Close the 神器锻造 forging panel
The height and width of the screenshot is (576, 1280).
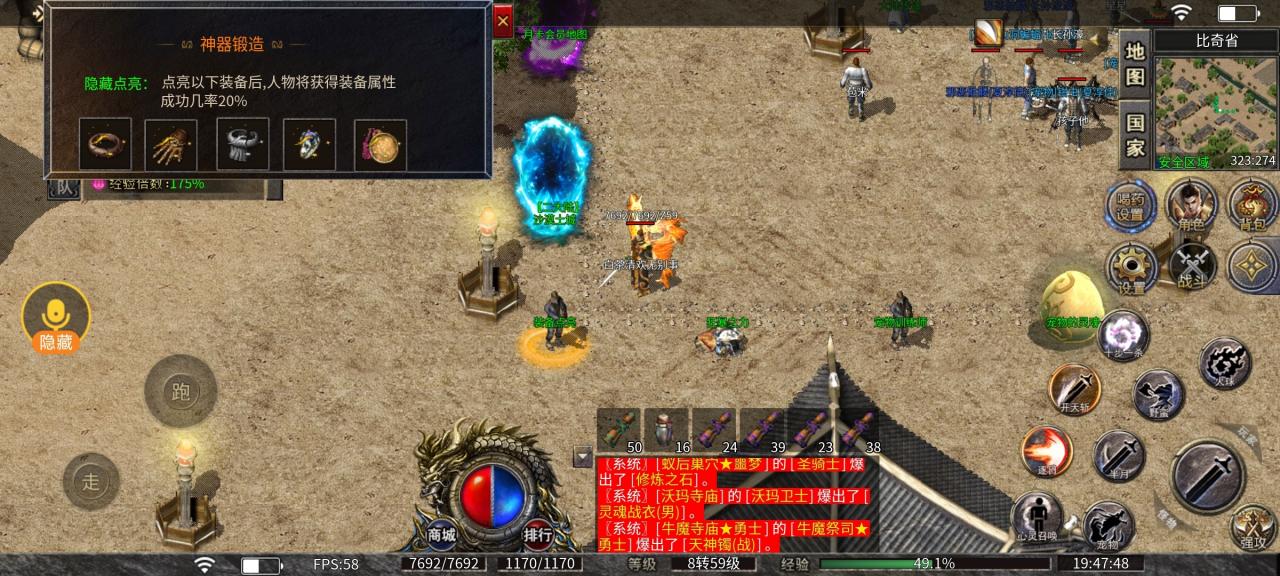(x=502, y=20)
